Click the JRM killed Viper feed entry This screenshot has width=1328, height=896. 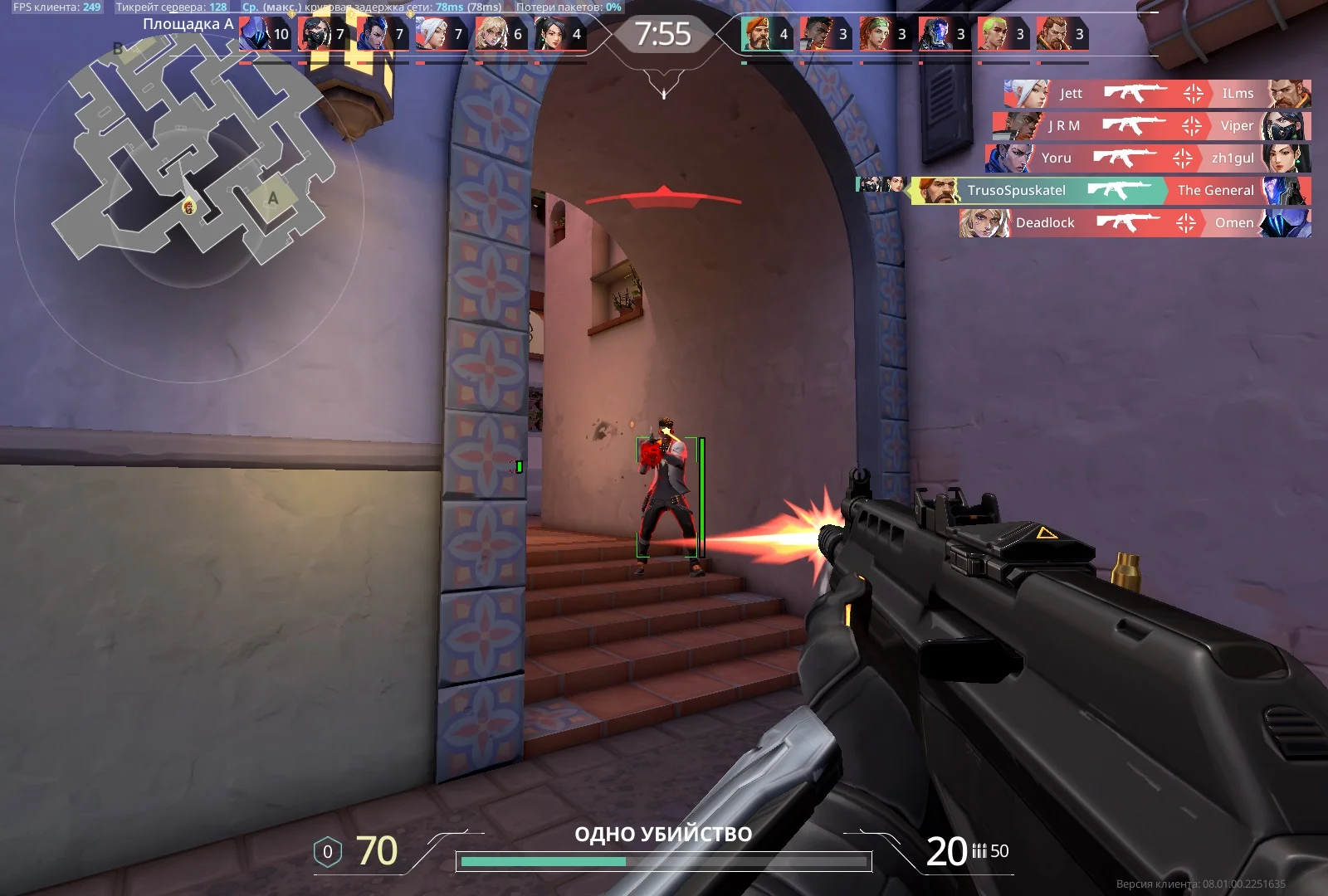[x=1152, y=126]
